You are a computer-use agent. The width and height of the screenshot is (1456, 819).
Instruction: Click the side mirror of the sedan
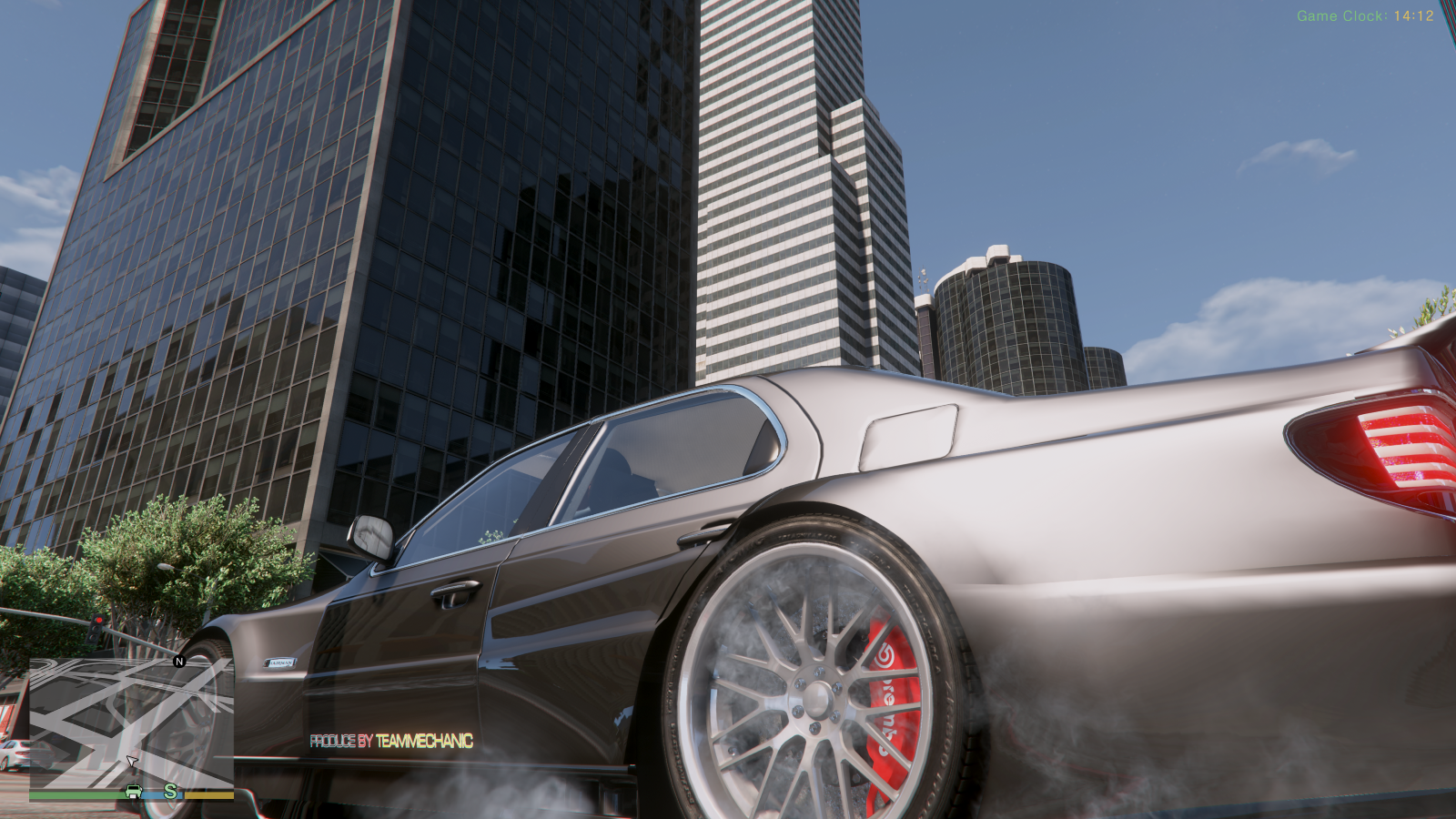(x=370, y=536)
